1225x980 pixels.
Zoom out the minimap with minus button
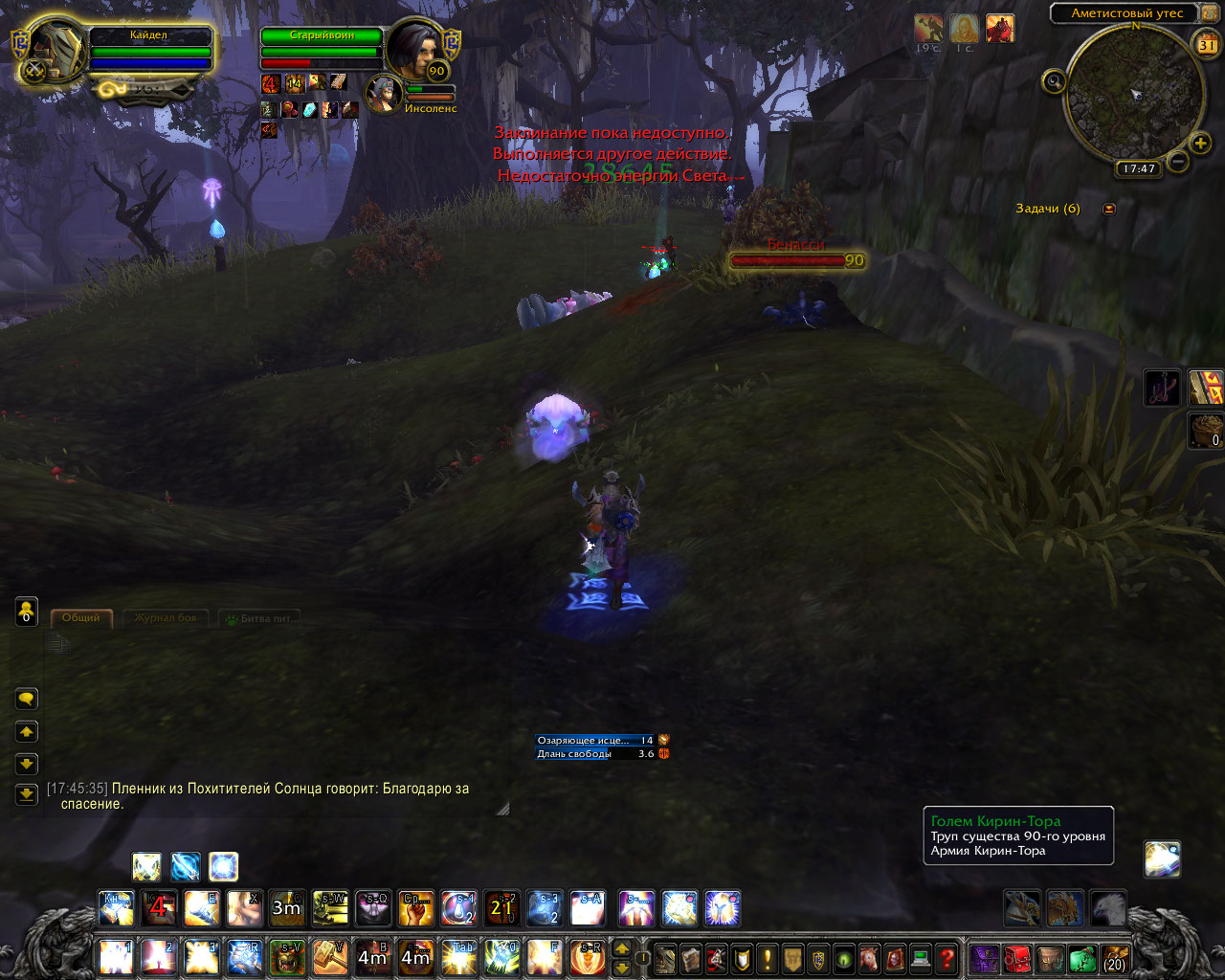coord(1178,161)
